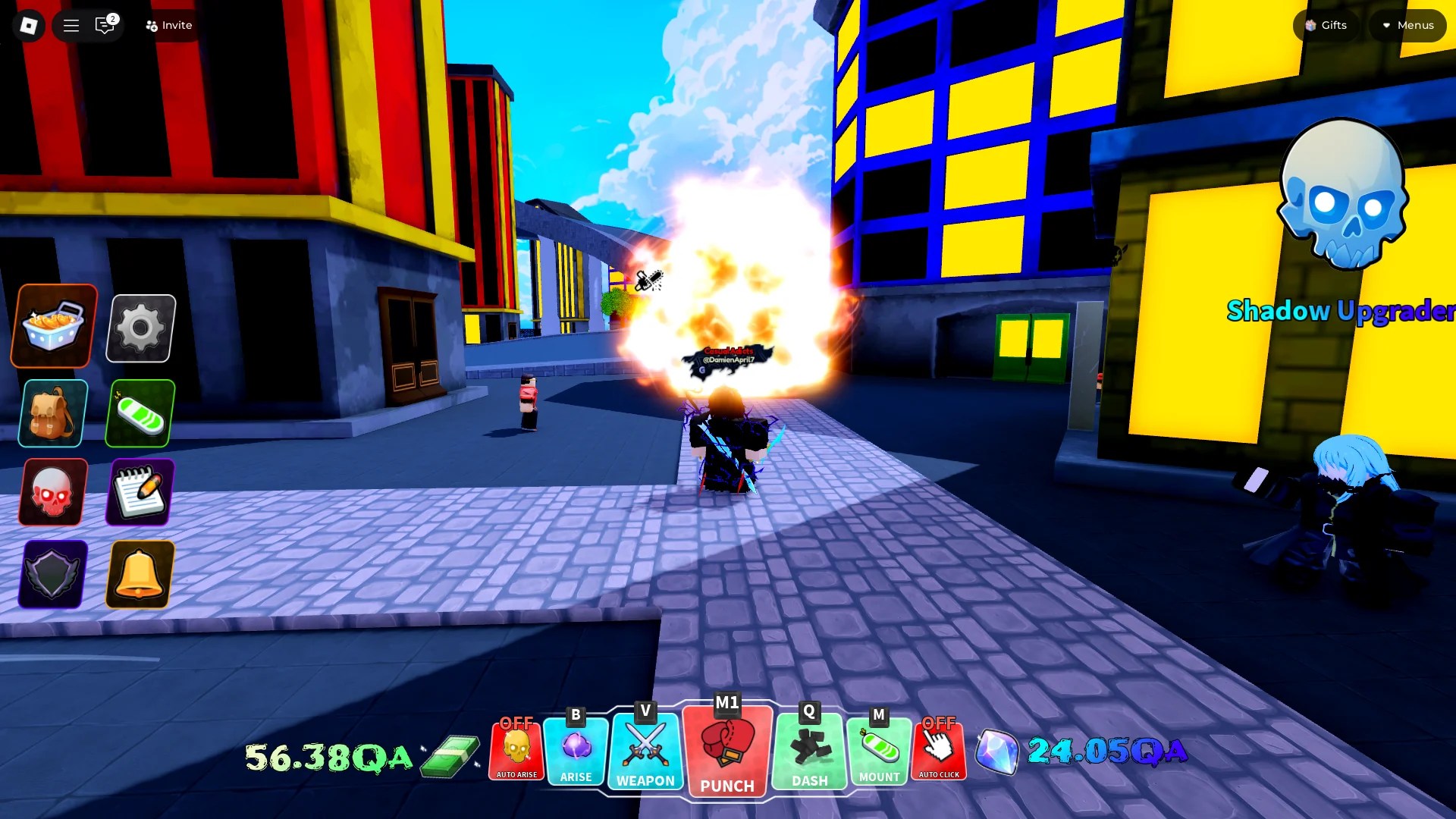
Task: Select the green potion boost icon
Action: click(139, 413)
